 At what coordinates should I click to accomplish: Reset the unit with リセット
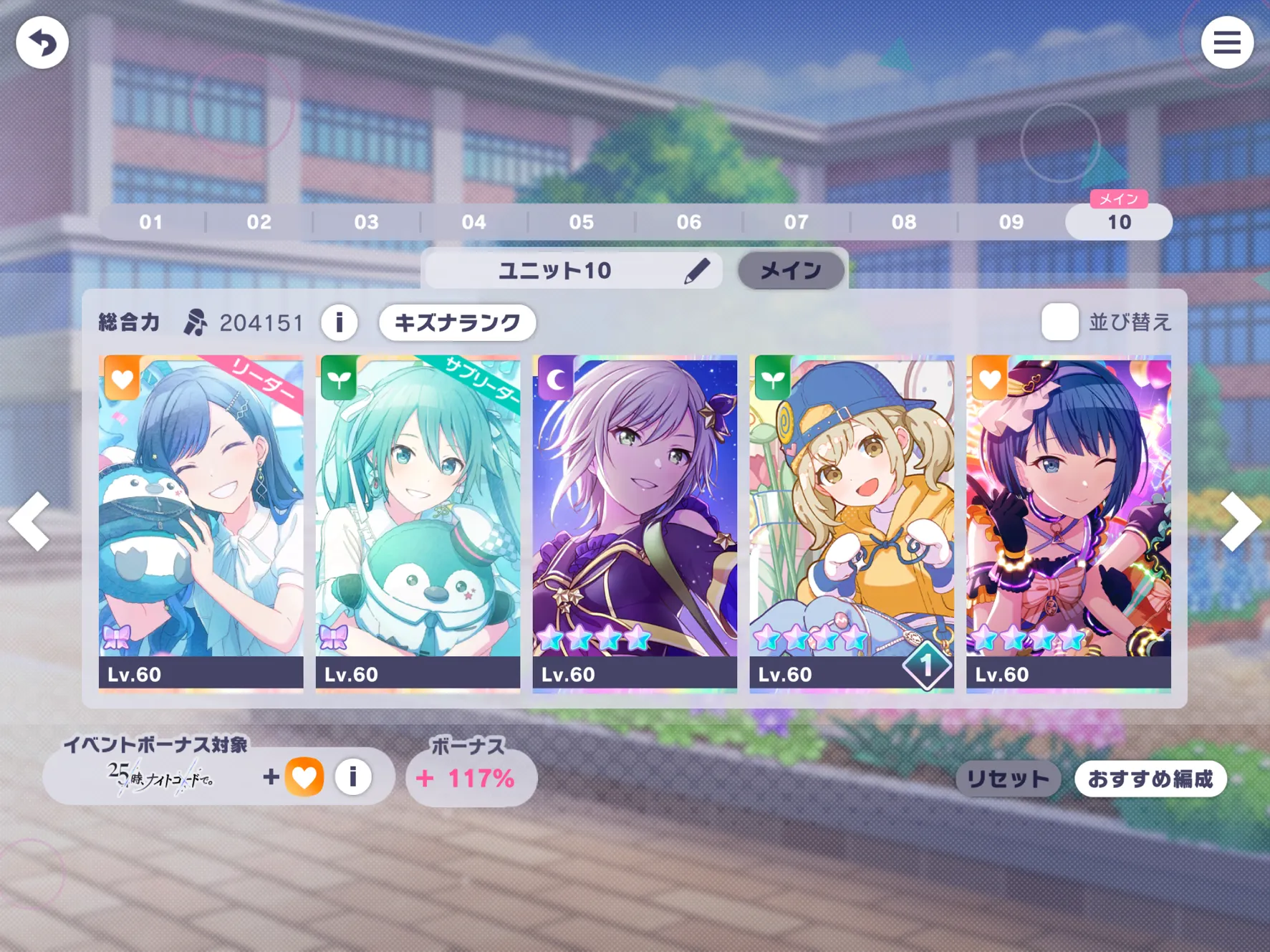[1008, 779]
